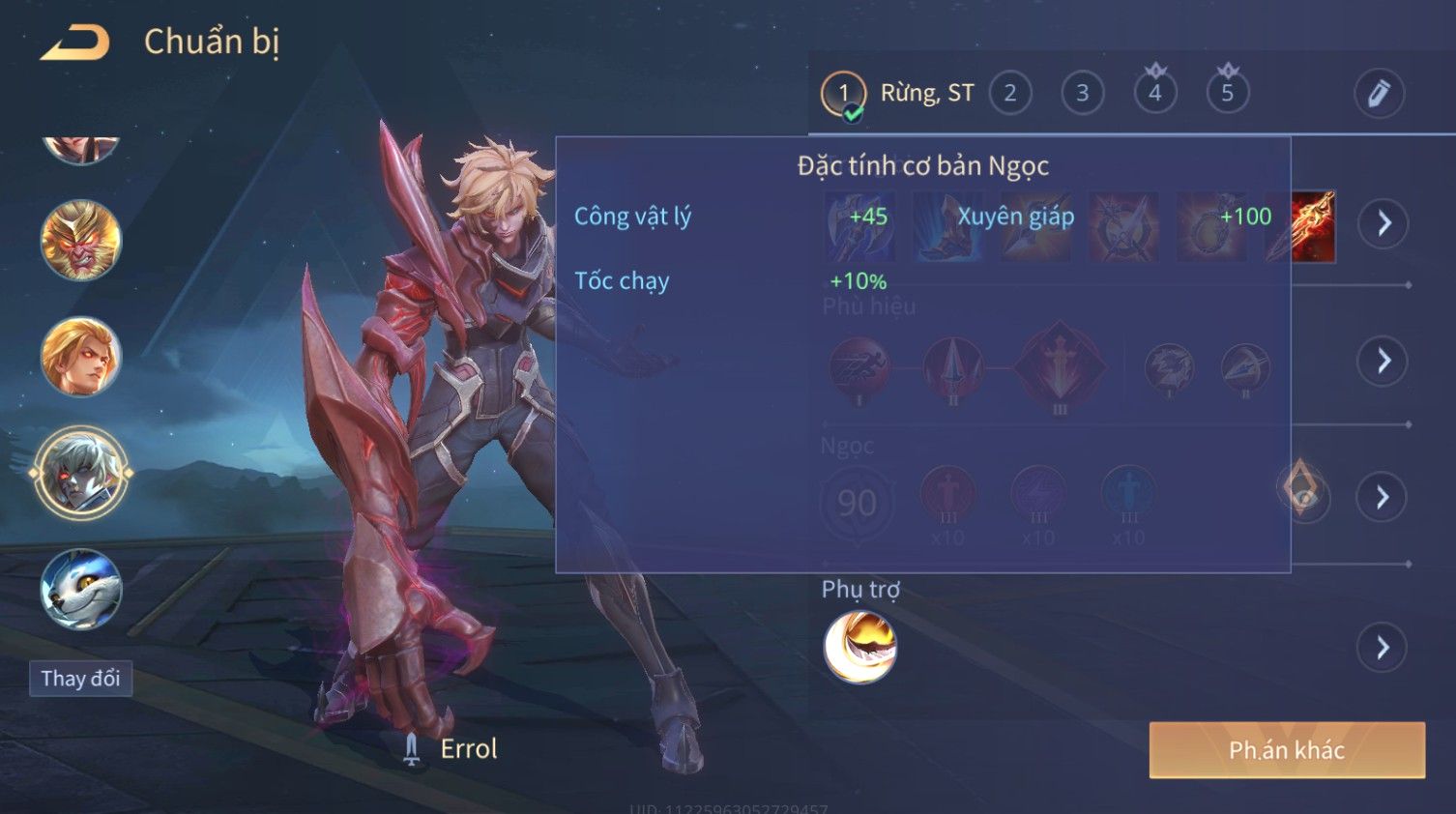Switch to build preset 2
The image size is (1456, 814).
1009,93
